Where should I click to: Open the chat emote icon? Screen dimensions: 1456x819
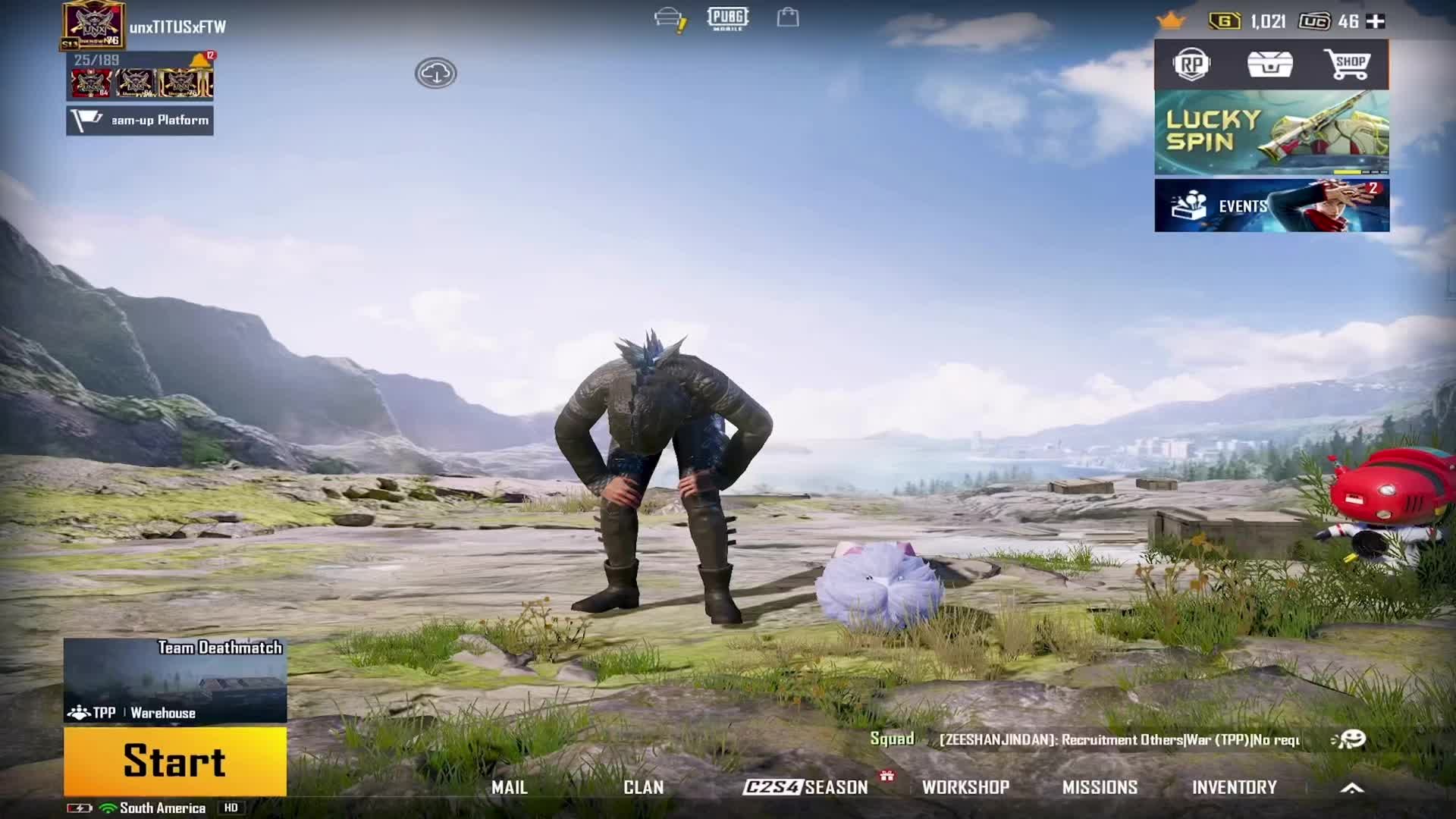tap(1349, 739)
